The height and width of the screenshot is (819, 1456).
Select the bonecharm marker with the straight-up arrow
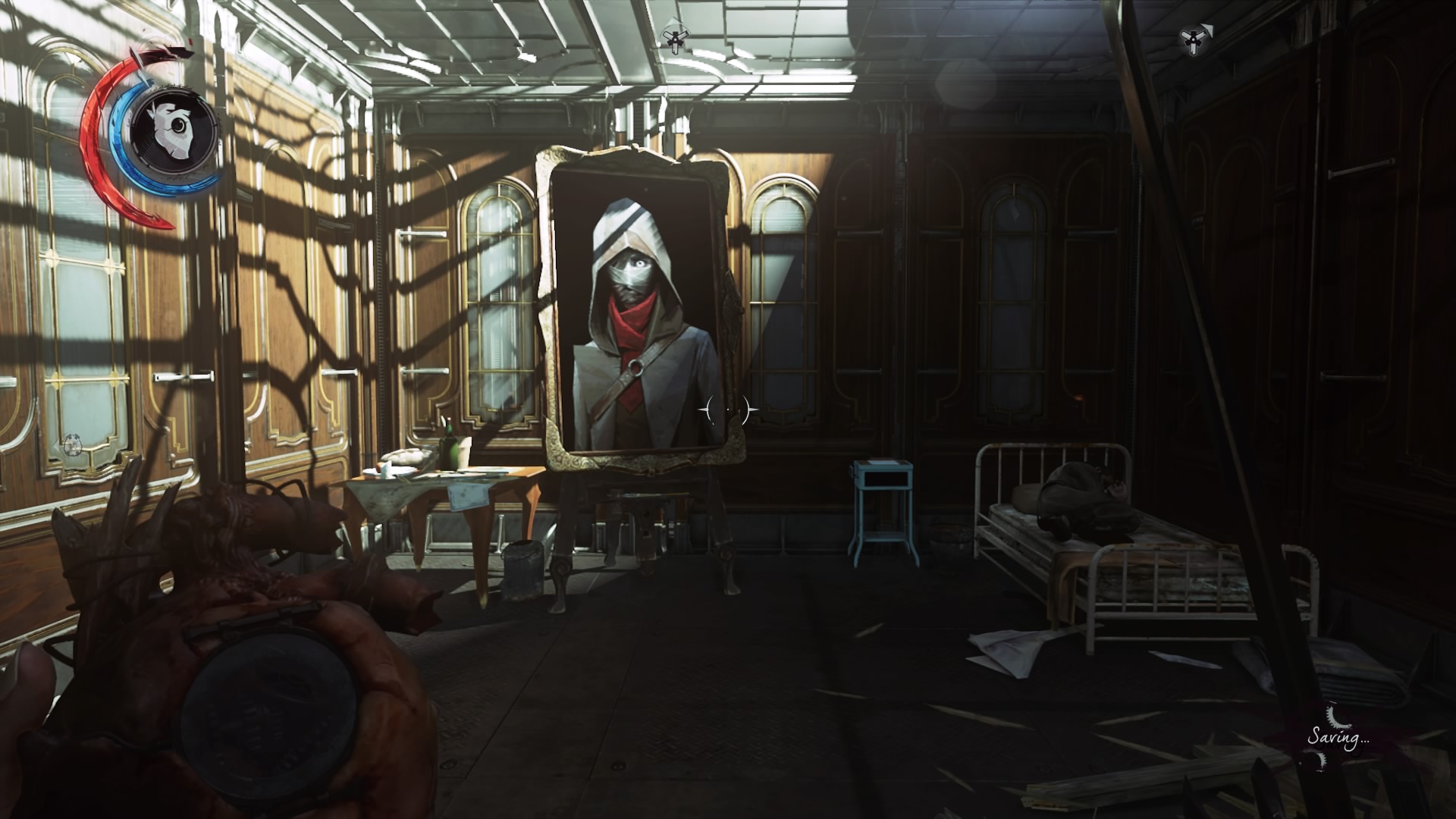coord(673,39)
